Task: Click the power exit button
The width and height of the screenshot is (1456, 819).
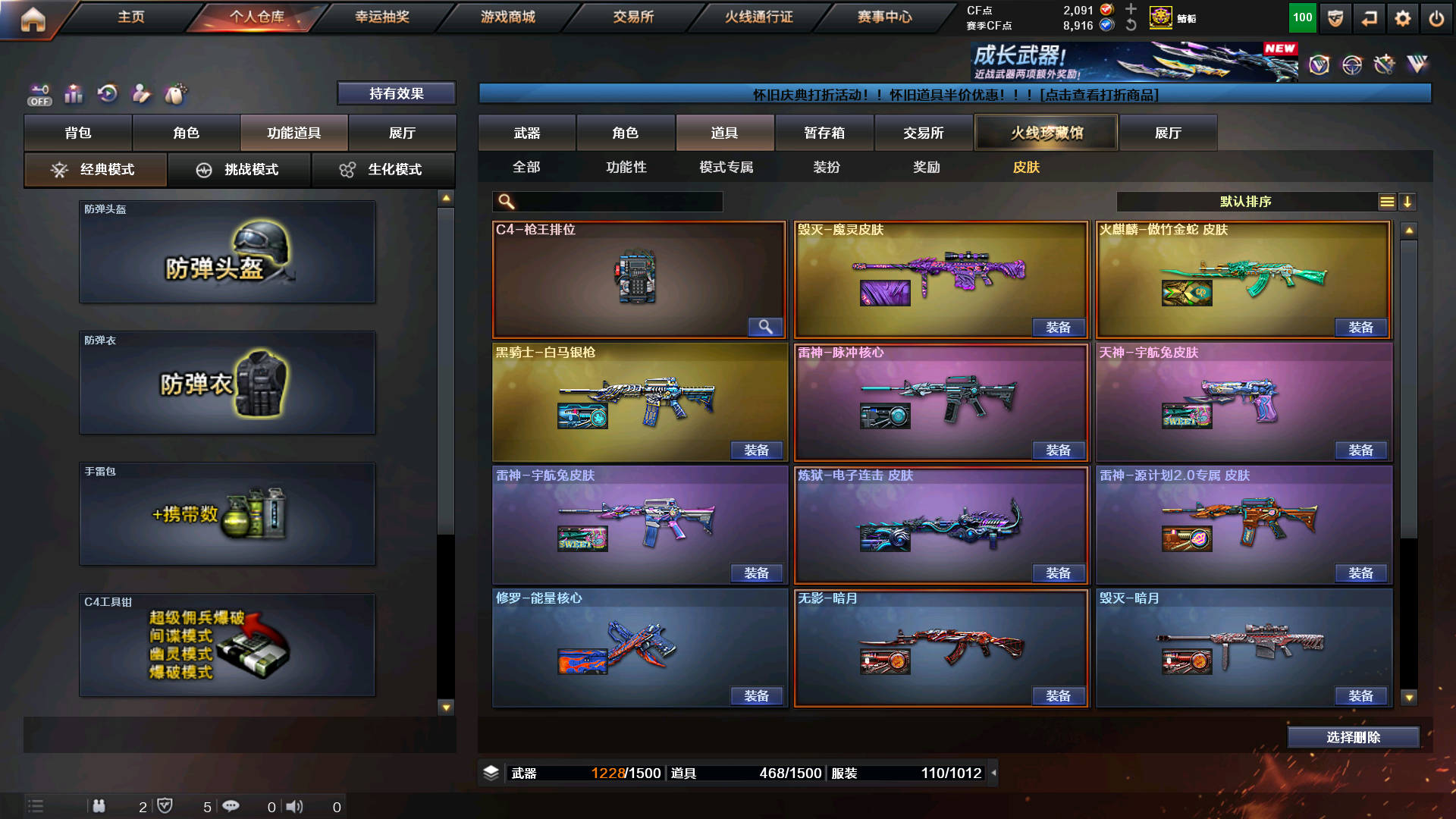Action: (1436, 18)
